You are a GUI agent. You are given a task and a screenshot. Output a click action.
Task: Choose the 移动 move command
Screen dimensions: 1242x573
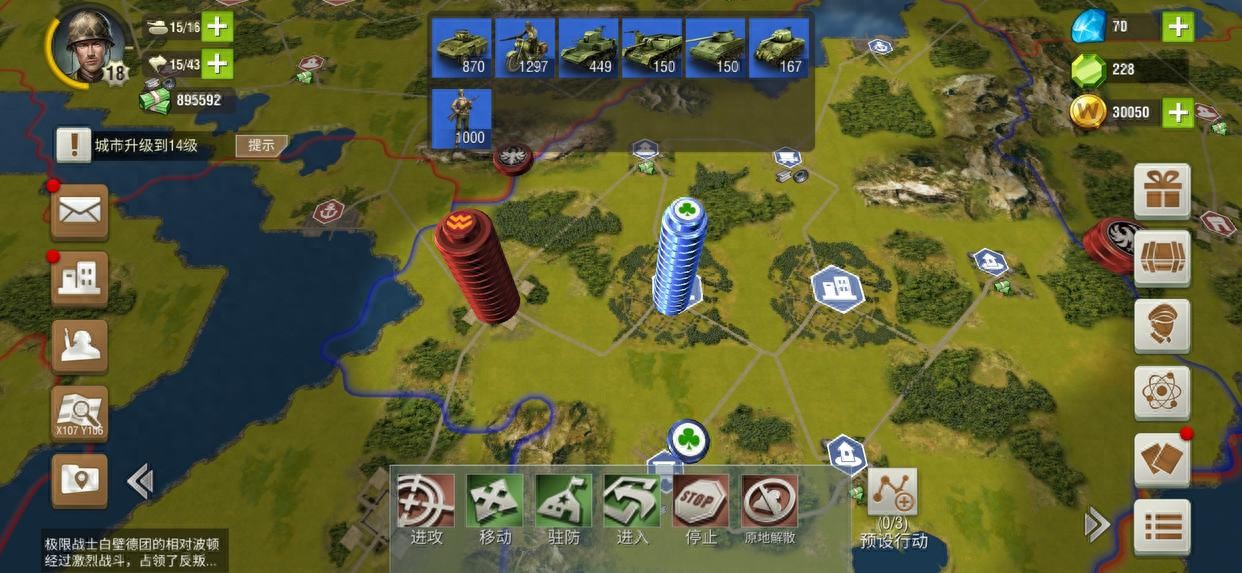pyautogui.click(x=495, y=508)
